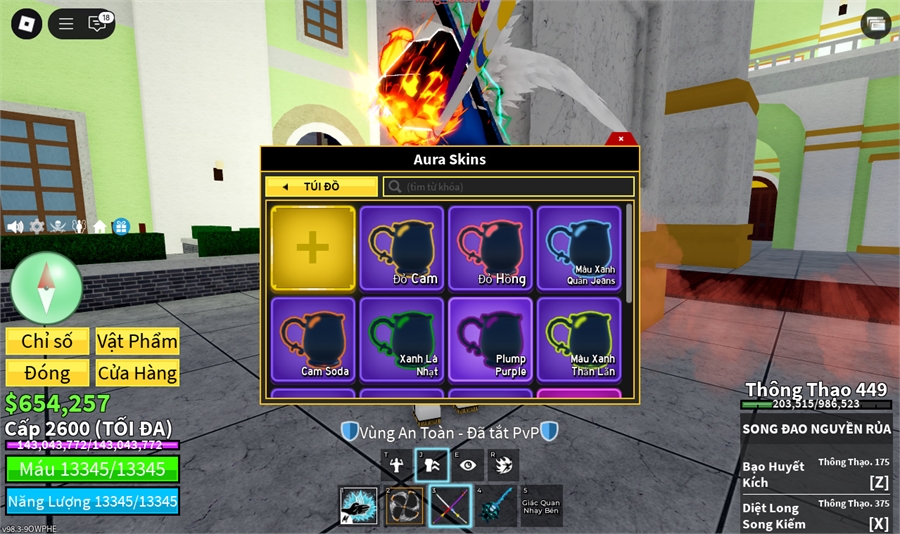Image resolution: width=900 pixels, height=534 pixels.
Task: Open the Chỉ số stats menu
Action: [x=47, y=341]
